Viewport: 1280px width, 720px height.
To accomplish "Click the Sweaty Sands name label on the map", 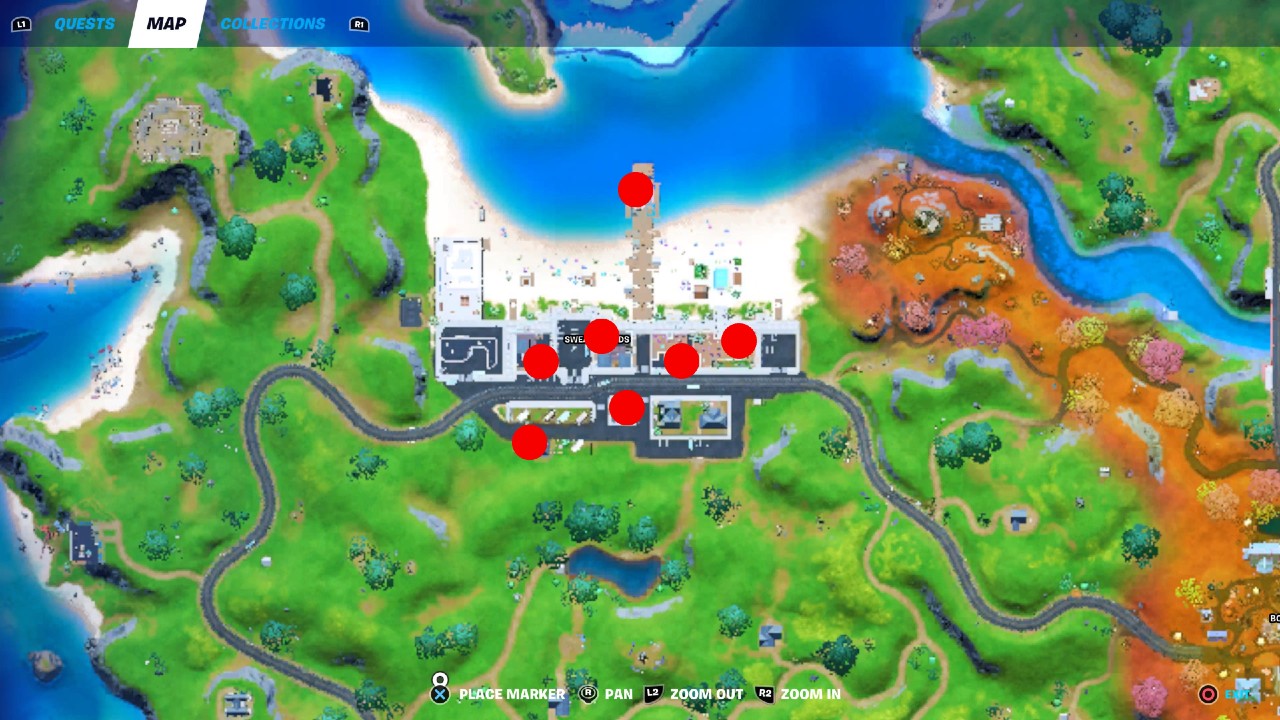I will tap(596, 338).
